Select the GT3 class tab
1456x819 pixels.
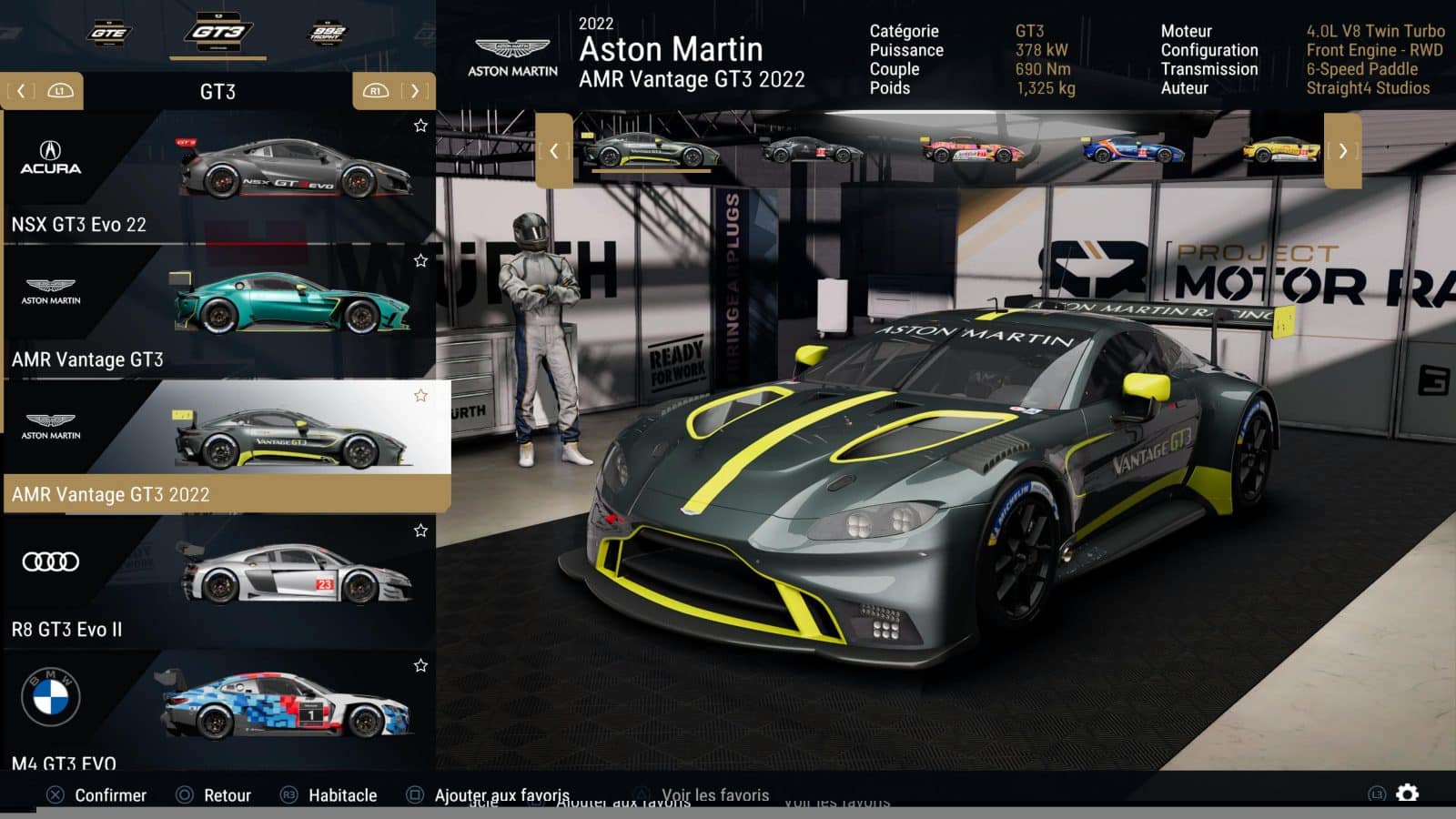217,33
